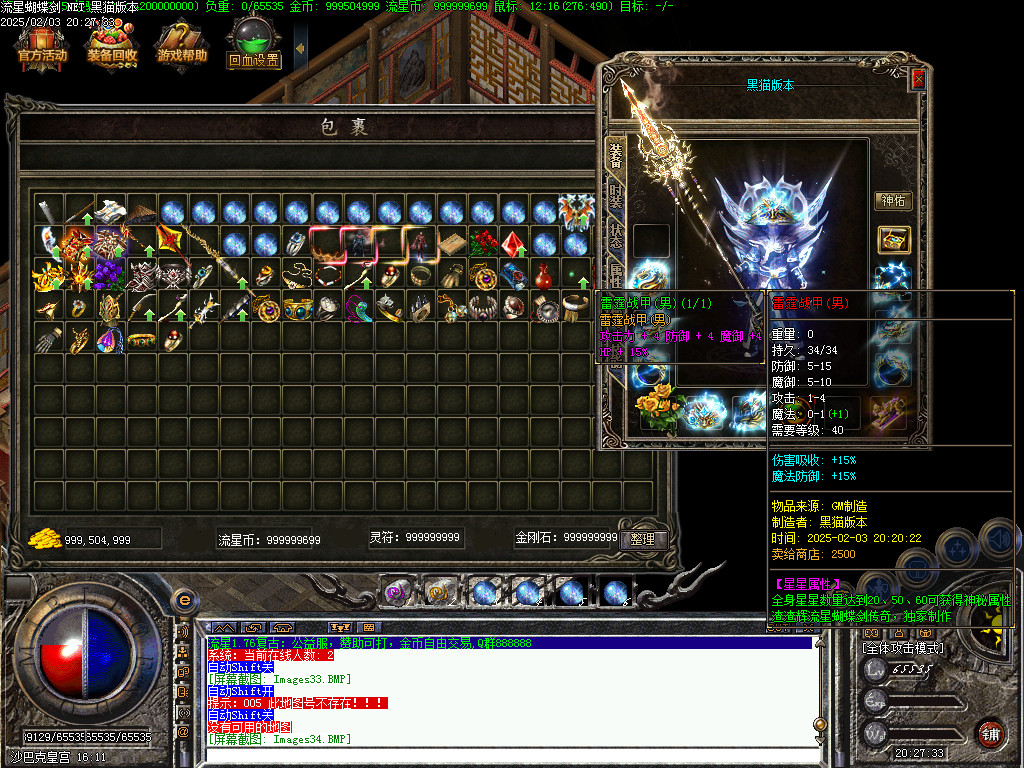Select the 装备 equipment tab
The image size is (1024, 768).
[x=616, y=153]
